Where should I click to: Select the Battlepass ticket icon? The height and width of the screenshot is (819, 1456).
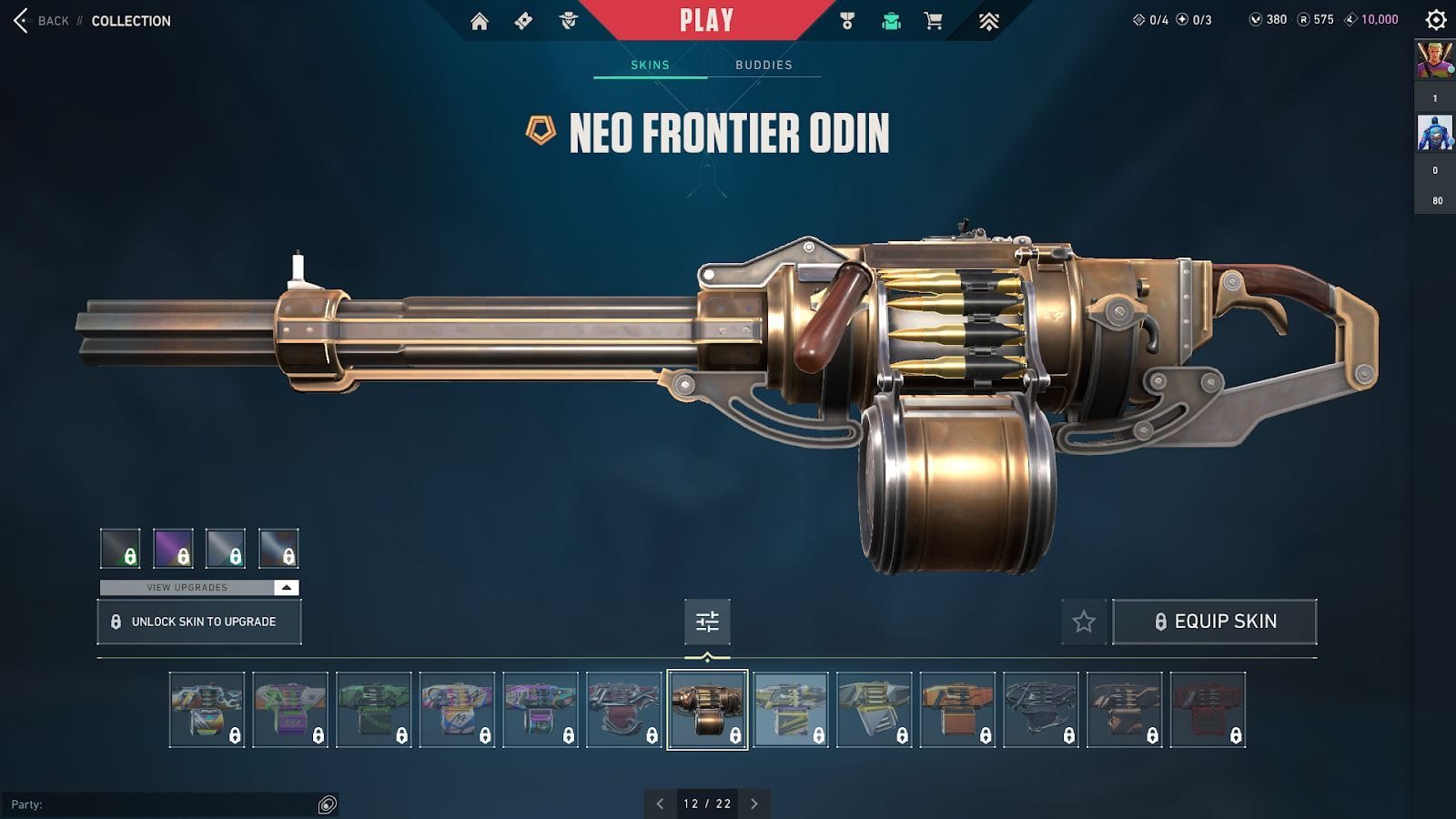coord(521,20)
